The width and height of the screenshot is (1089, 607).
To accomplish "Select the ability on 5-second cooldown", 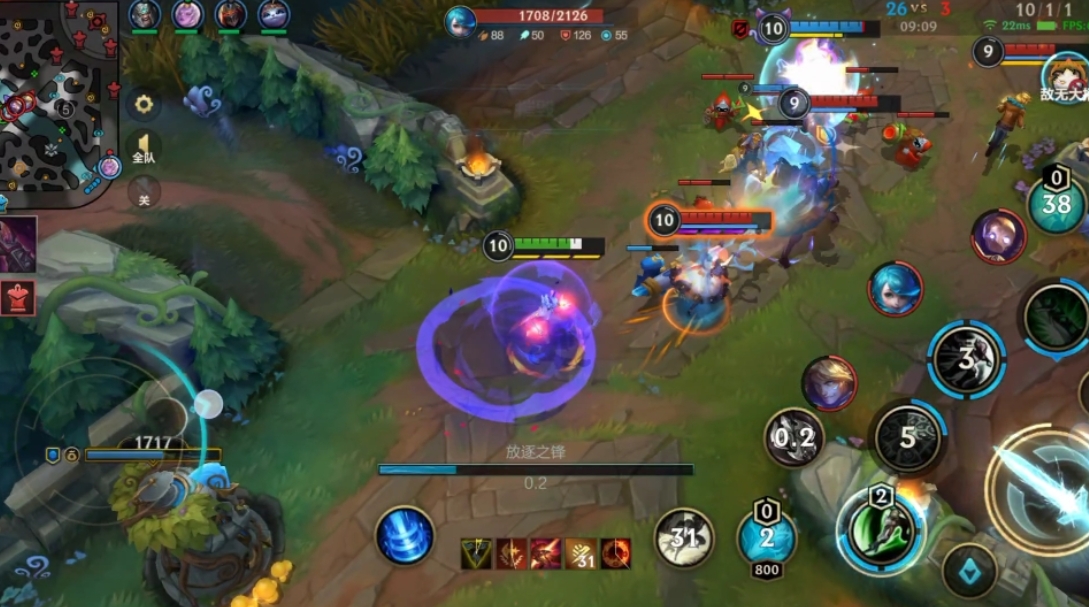I will click(x=907, y=437).
